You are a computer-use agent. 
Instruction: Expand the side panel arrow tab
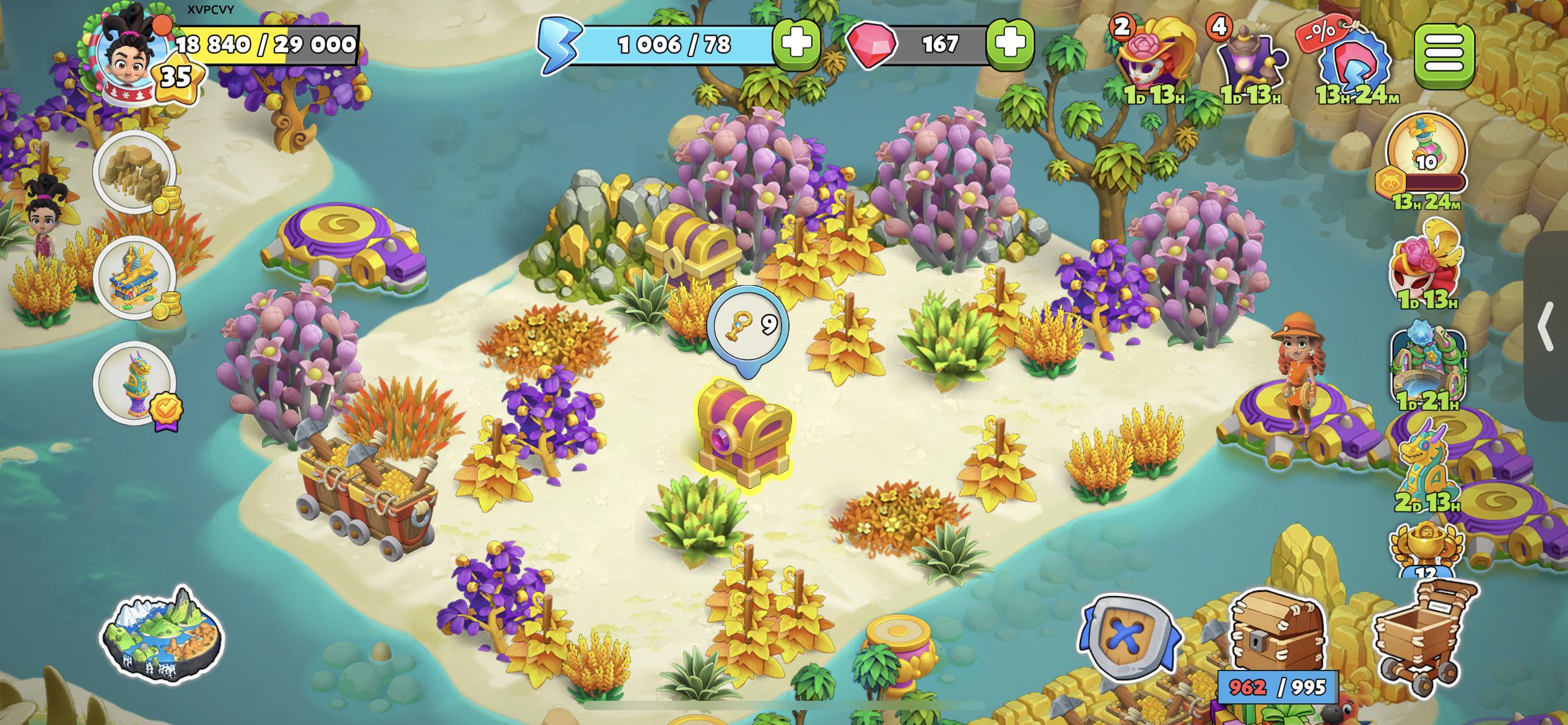pos(1547,325)
